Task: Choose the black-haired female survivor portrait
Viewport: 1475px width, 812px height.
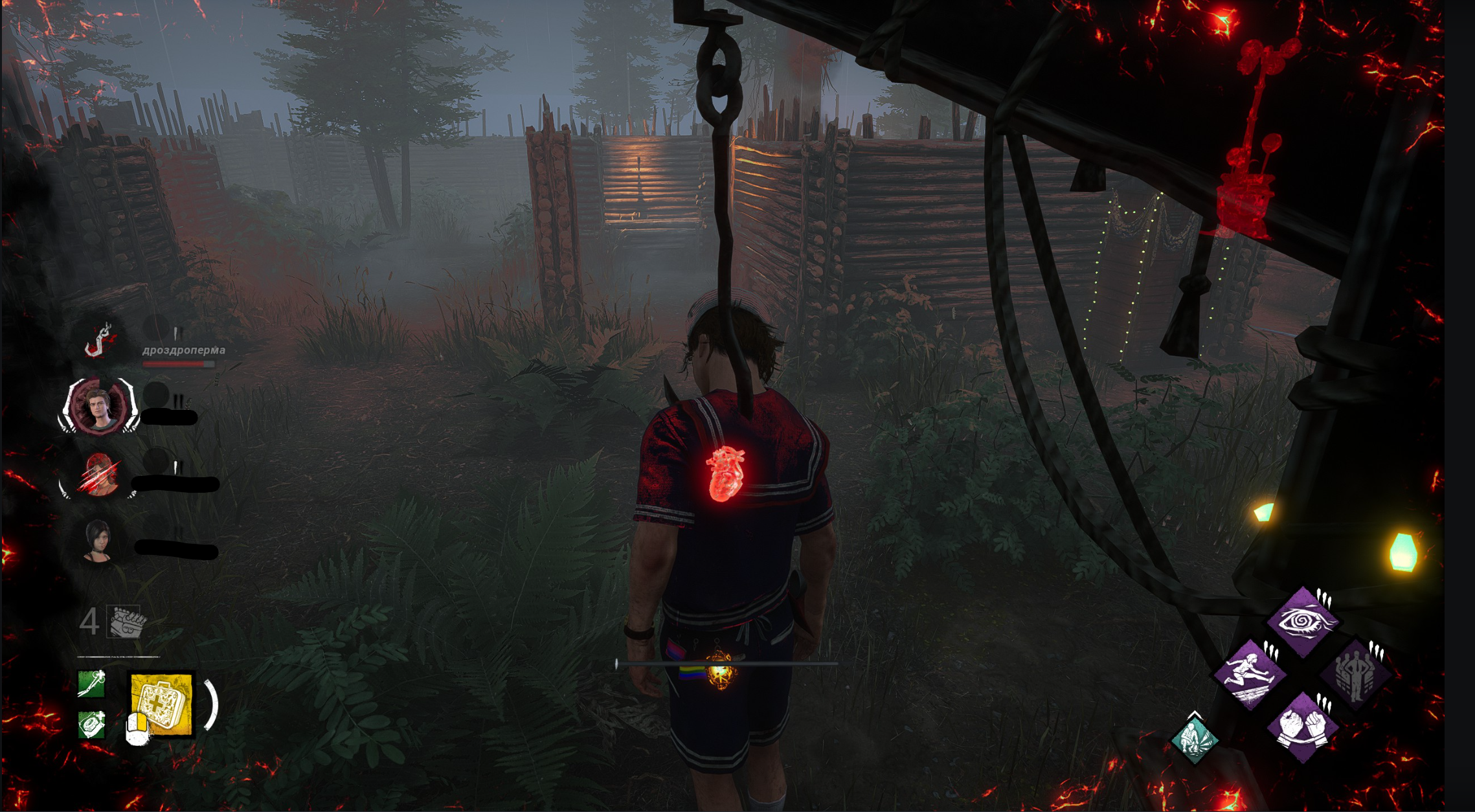Action: coord(98,541)
